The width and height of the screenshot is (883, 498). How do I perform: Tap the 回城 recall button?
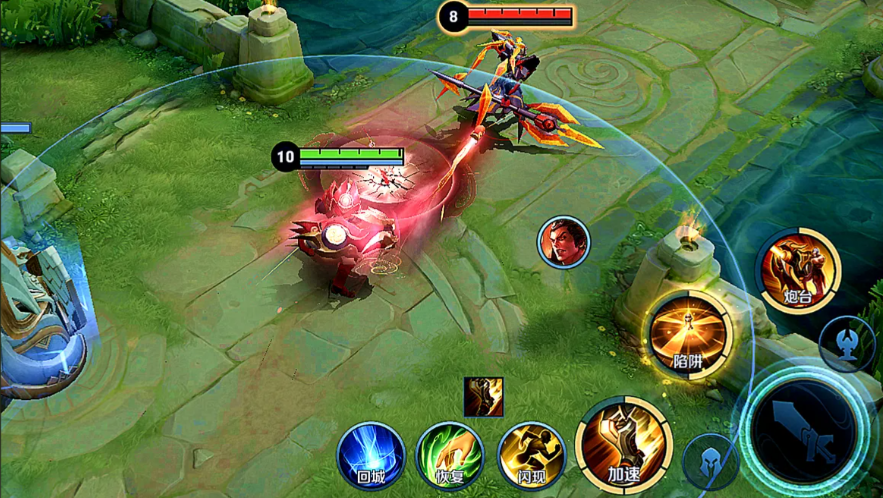[x=370, y=455]
